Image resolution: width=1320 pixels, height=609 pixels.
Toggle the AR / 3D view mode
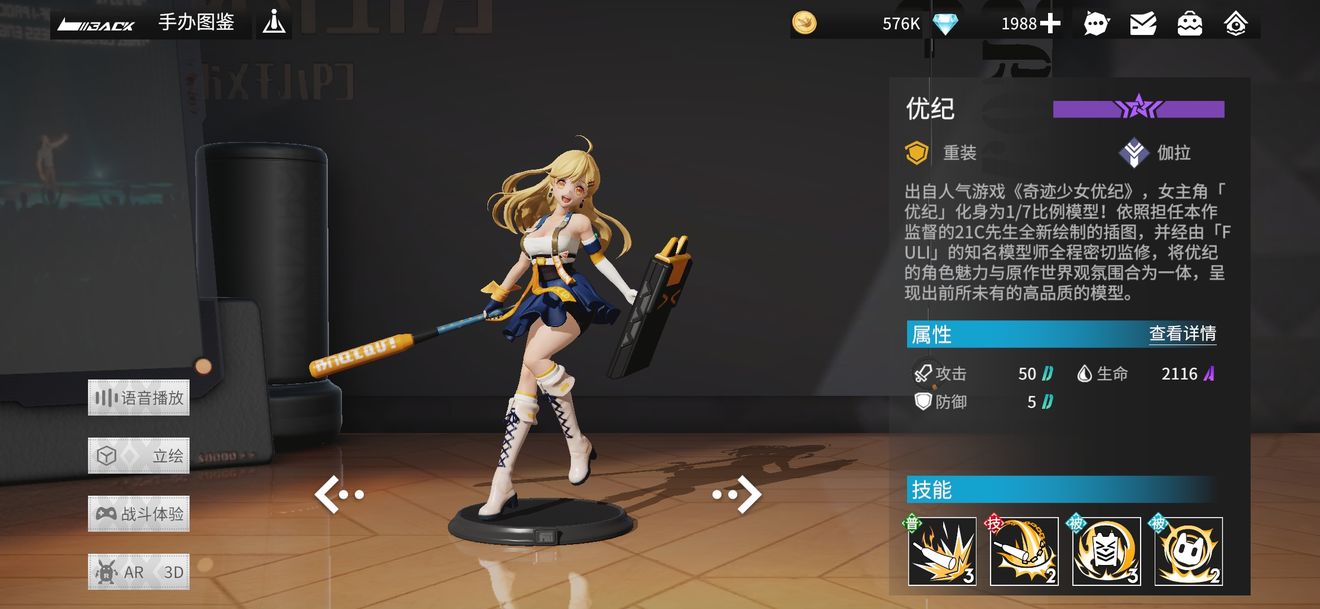[138, 572]
